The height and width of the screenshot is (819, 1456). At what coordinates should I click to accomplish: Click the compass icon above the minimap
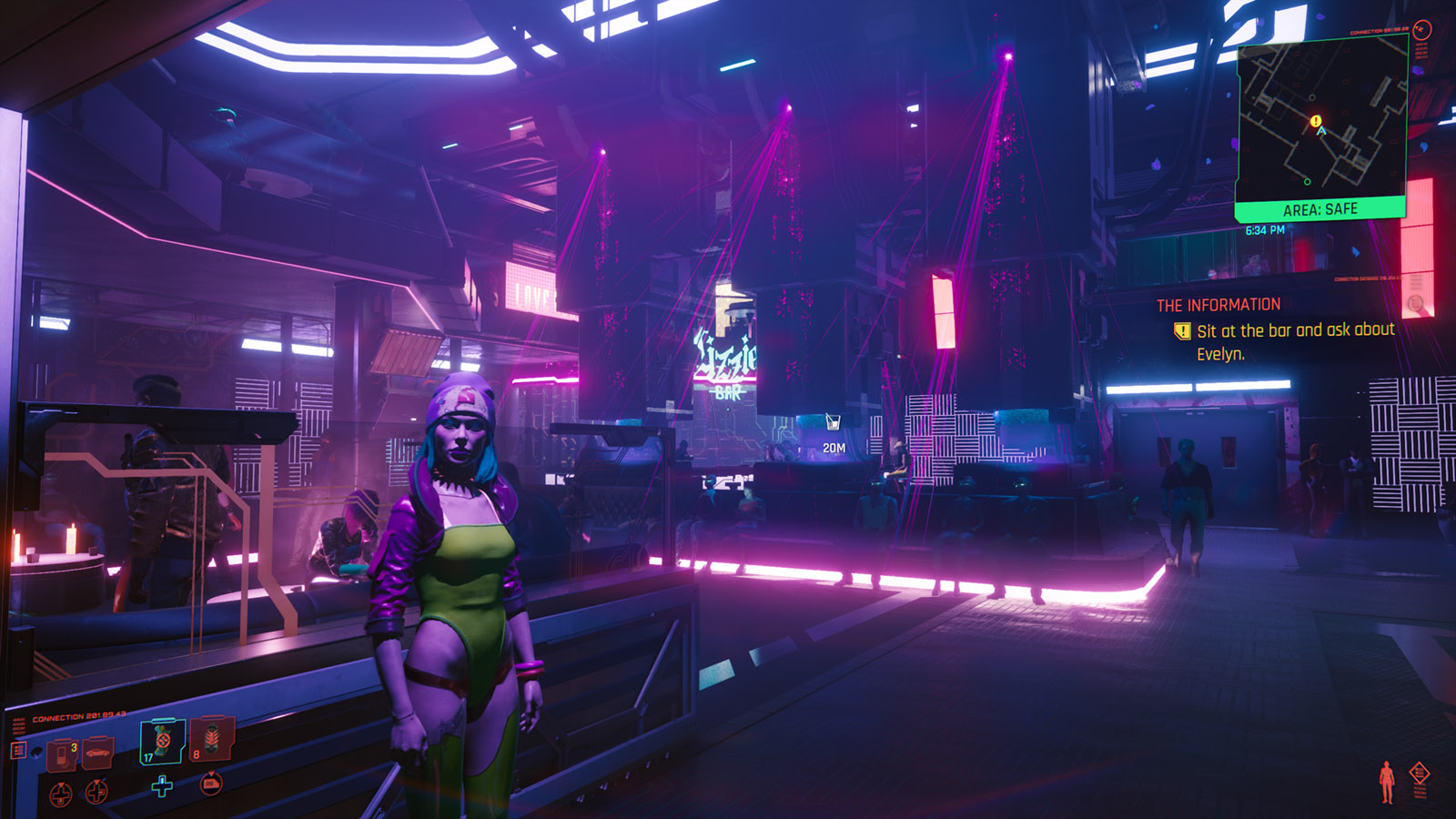[x=1422, y=30]
